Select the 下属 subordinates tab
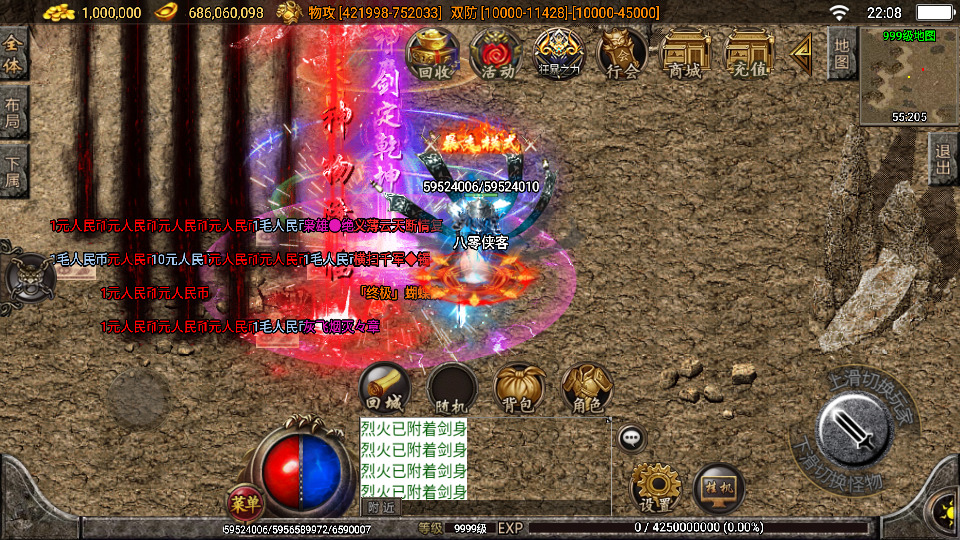 [13, 169]
